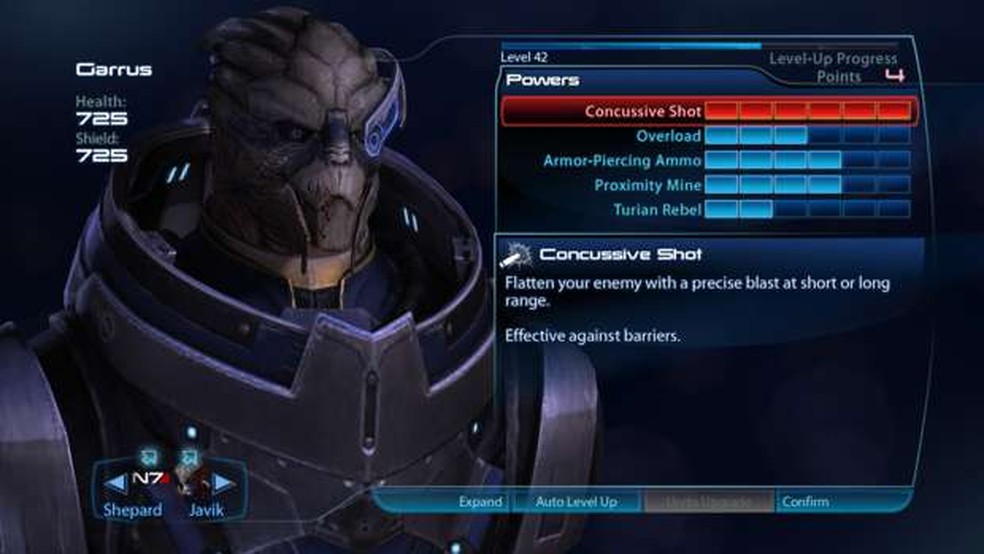Select the Concussive Shot power row
984x554 pixels.
coord(706,111)
